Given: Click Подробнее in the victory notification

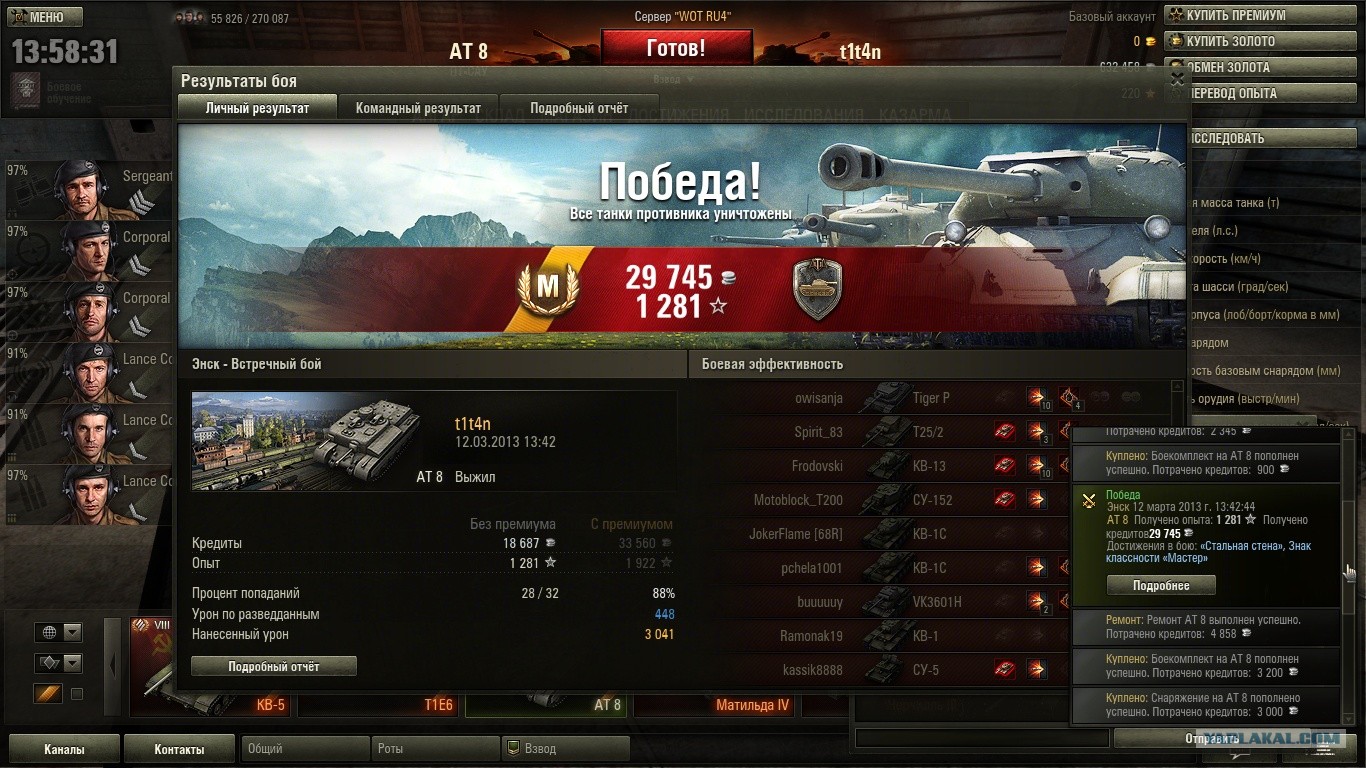Looking at the screenshot, I should (1160, 585).
